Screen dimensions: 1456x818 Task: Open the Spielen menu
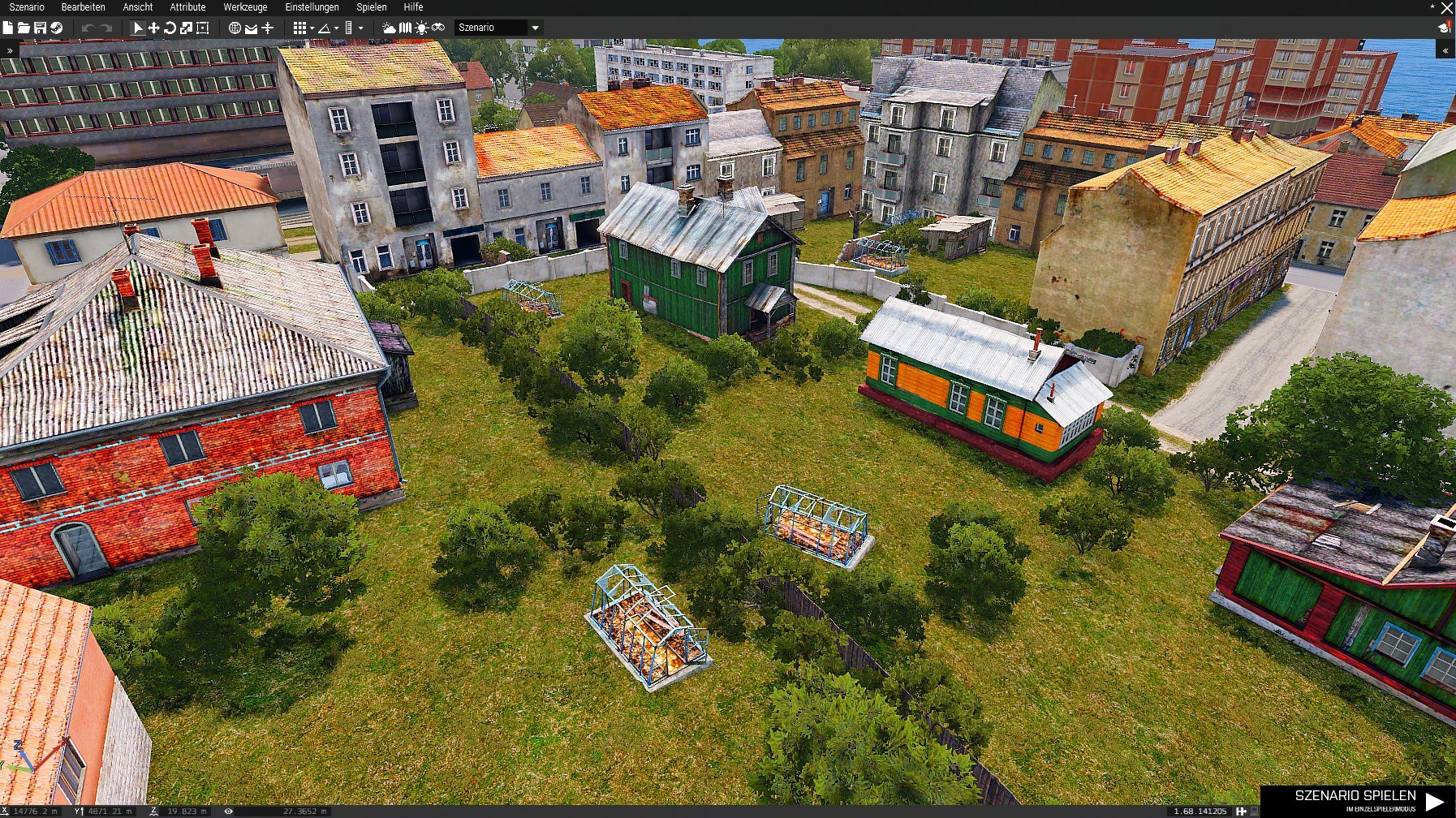371,7
